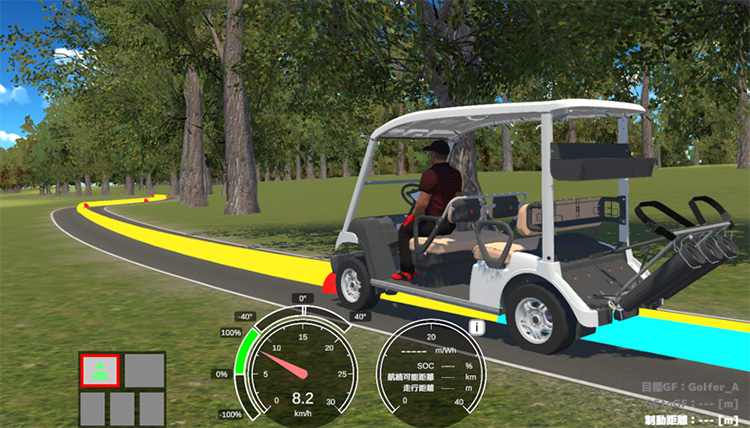
Task: Click the info button on the energy gauge
Action: pos(477,327)
